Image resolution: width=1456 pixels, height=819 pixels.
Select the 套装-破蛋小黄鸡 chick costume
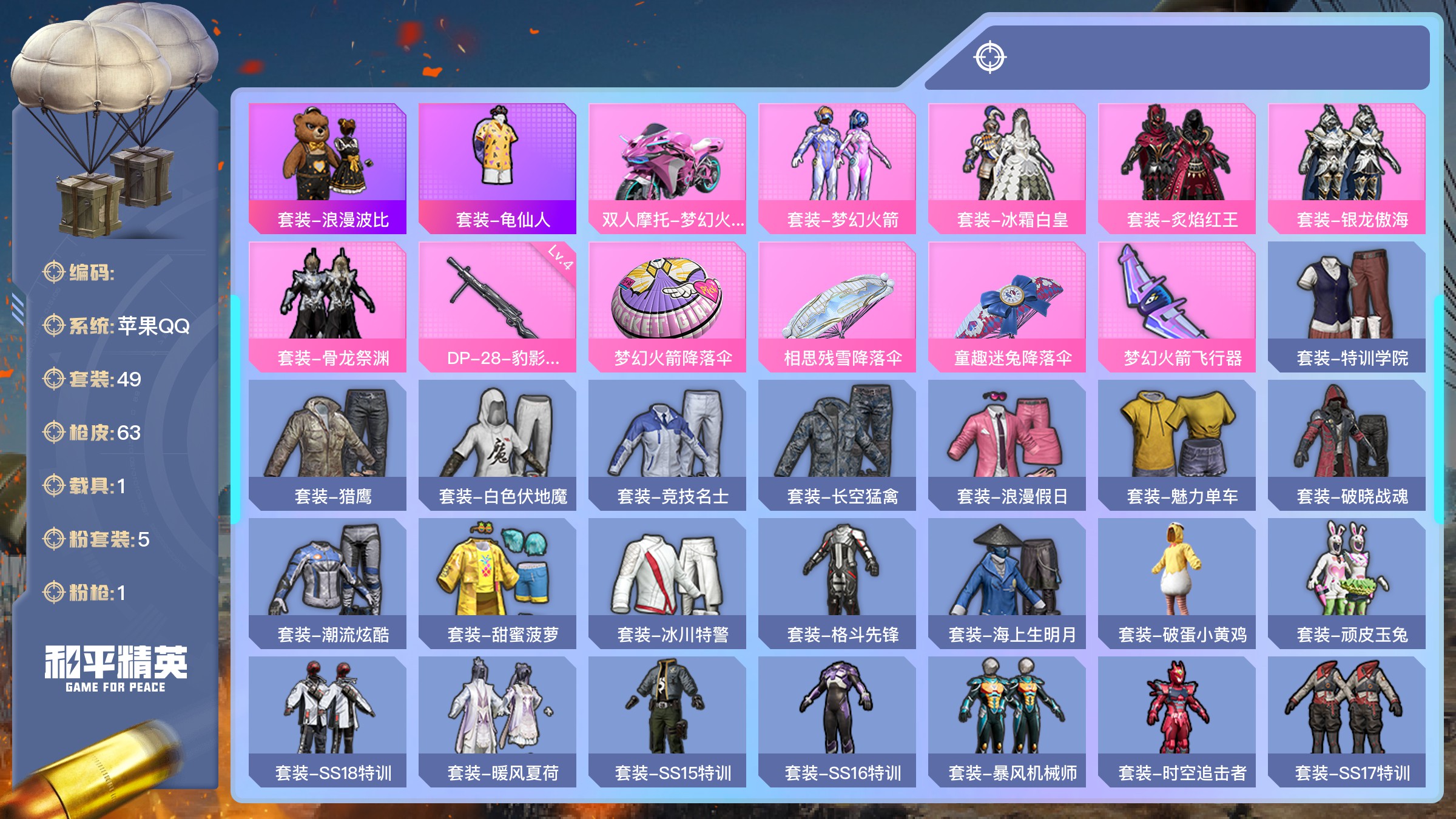1177,583
